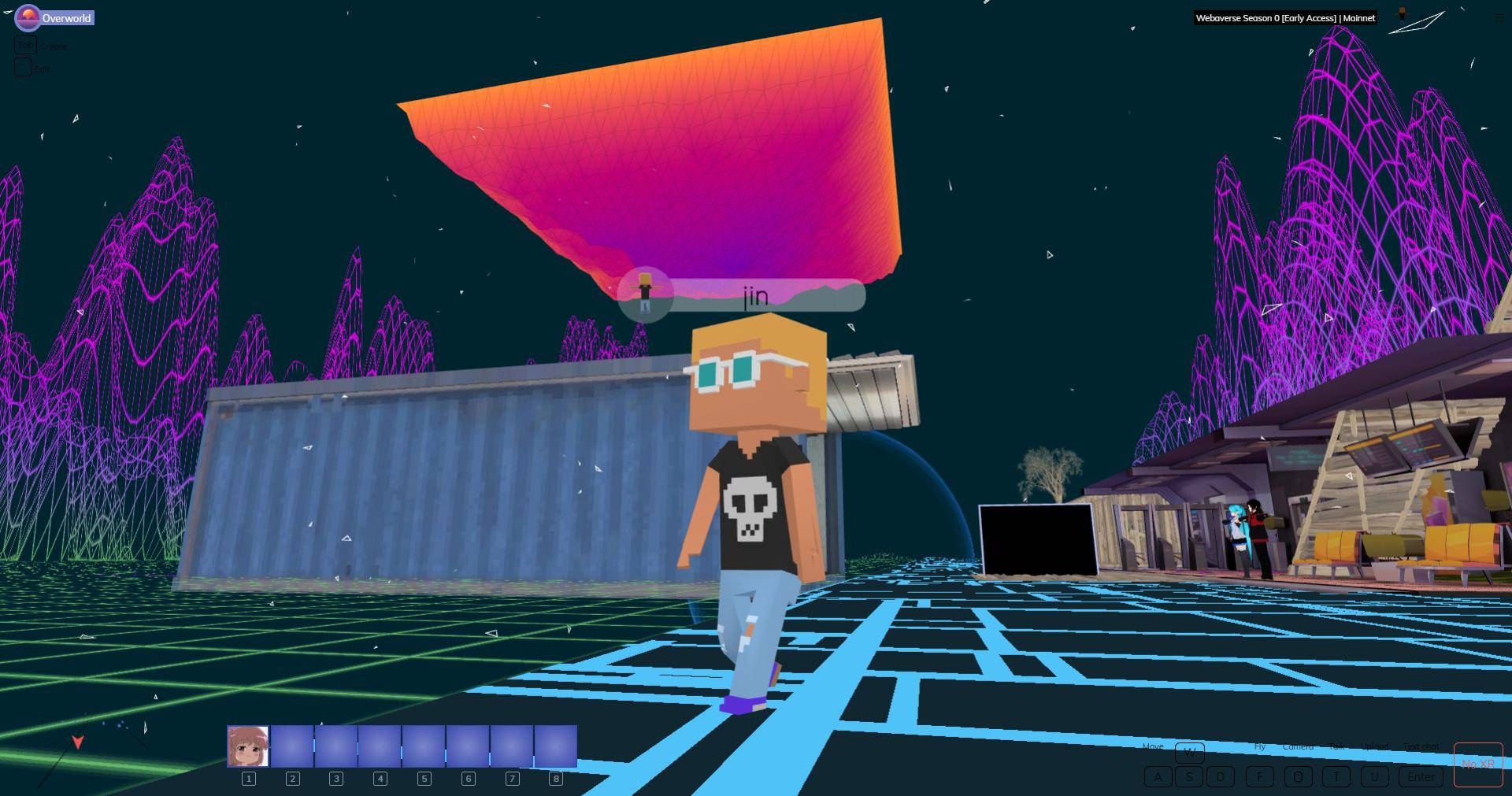Select hotbar slot 3
The height and width of the screenshot is (796, 1512).
pos(336,746)
